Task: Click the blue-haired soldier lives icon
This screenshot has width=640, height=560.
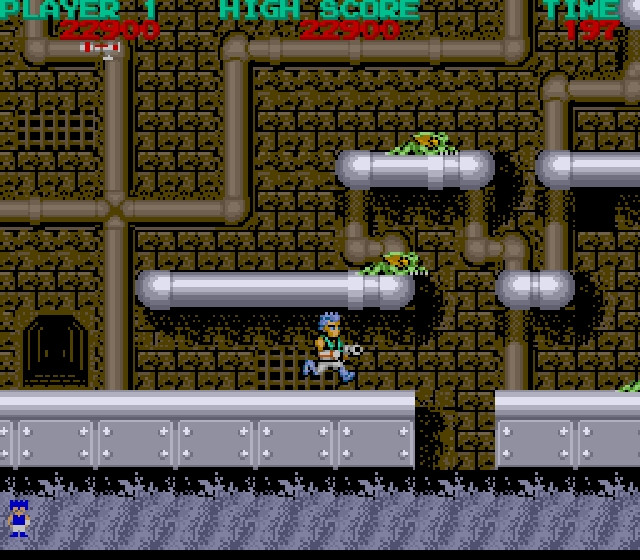Action: point(18,517)
